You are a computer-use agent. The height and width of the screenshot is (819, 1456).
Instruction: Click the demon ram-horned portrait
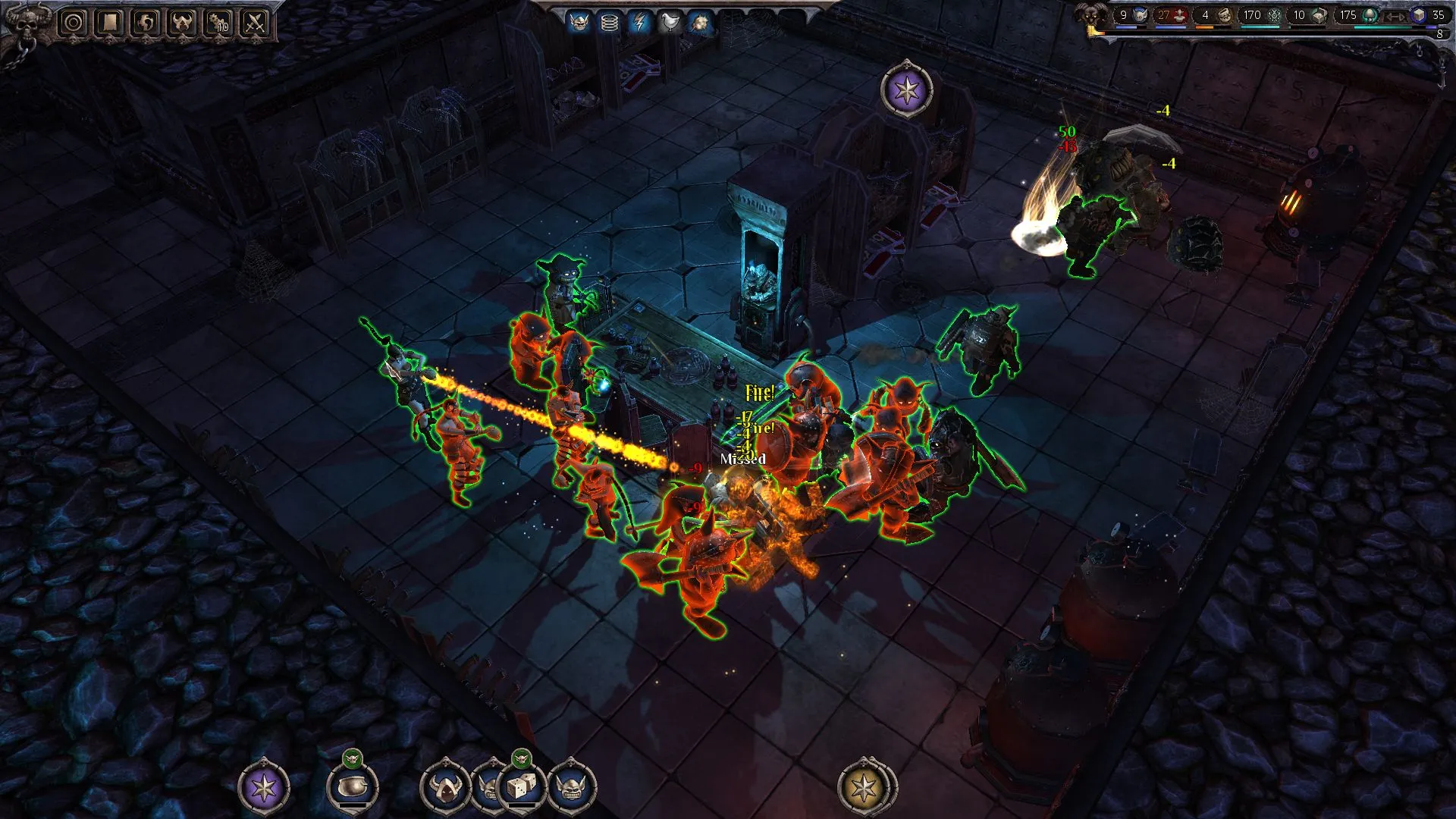1092,17
